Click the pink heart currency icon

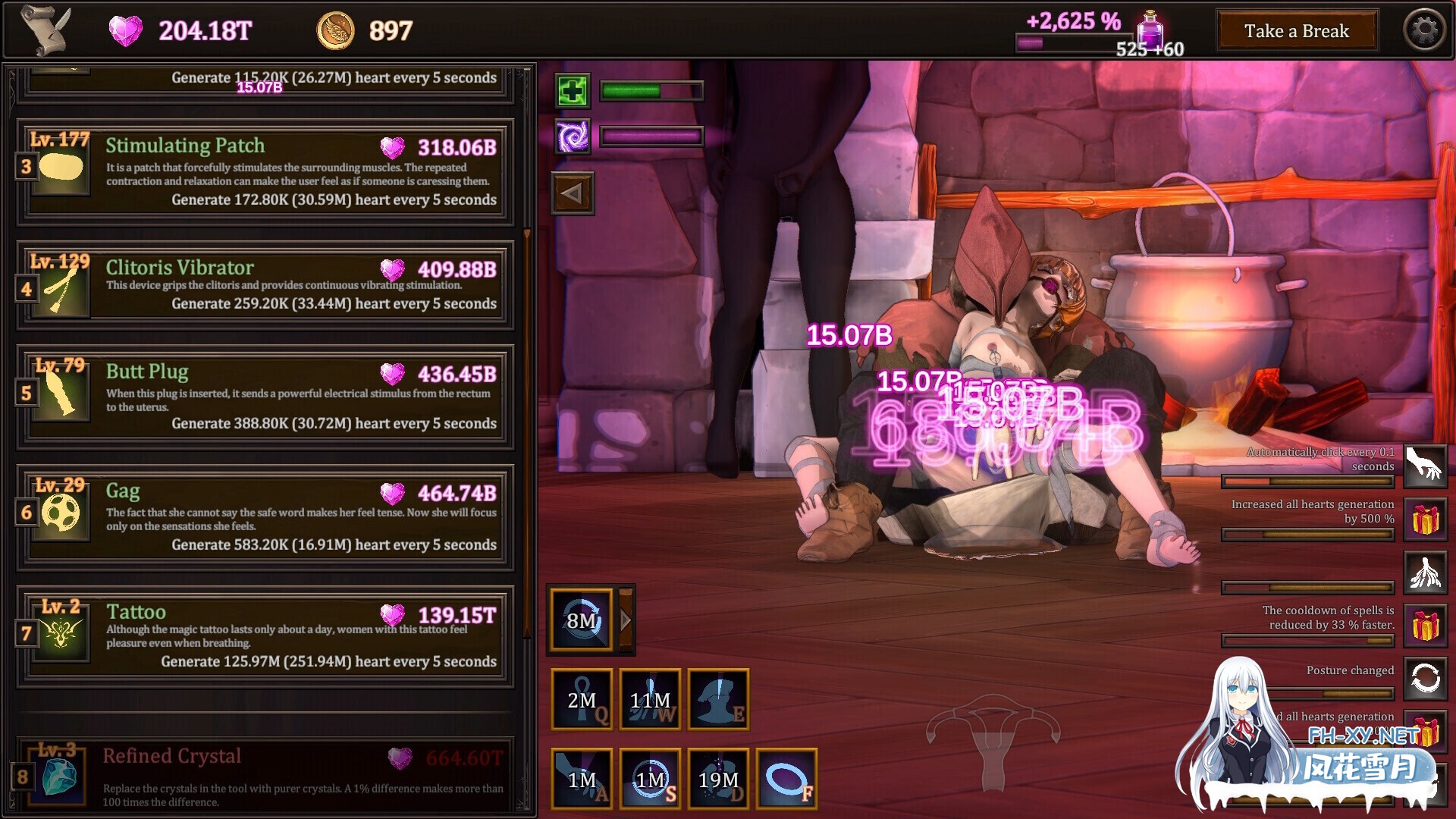[126, 31]
